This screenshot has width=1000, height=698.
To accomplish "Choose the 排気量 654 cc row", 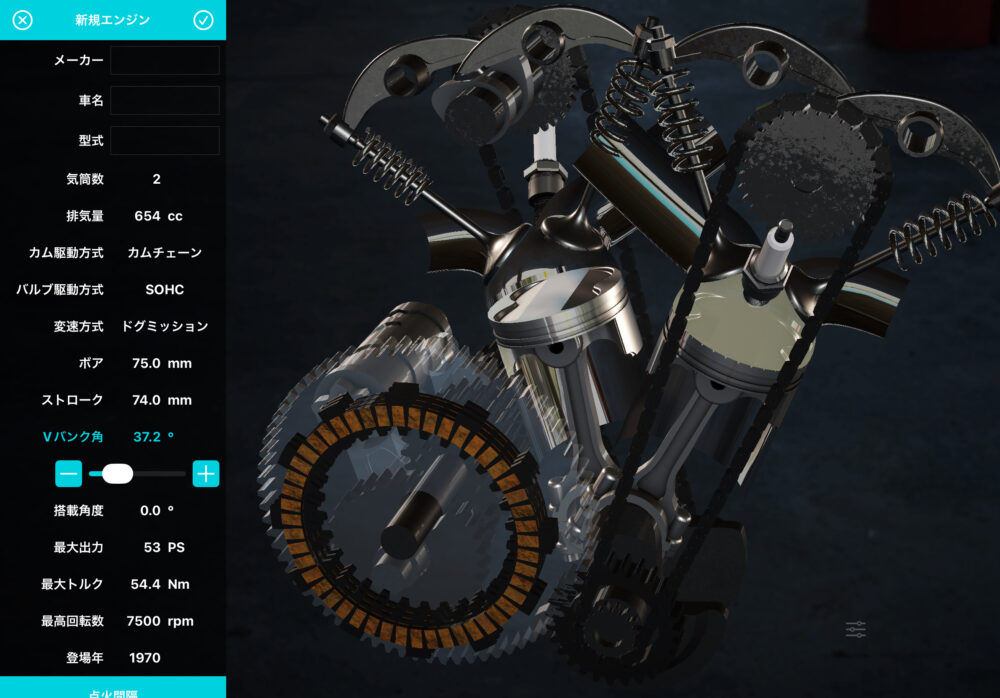I will [x=113, y=216].
